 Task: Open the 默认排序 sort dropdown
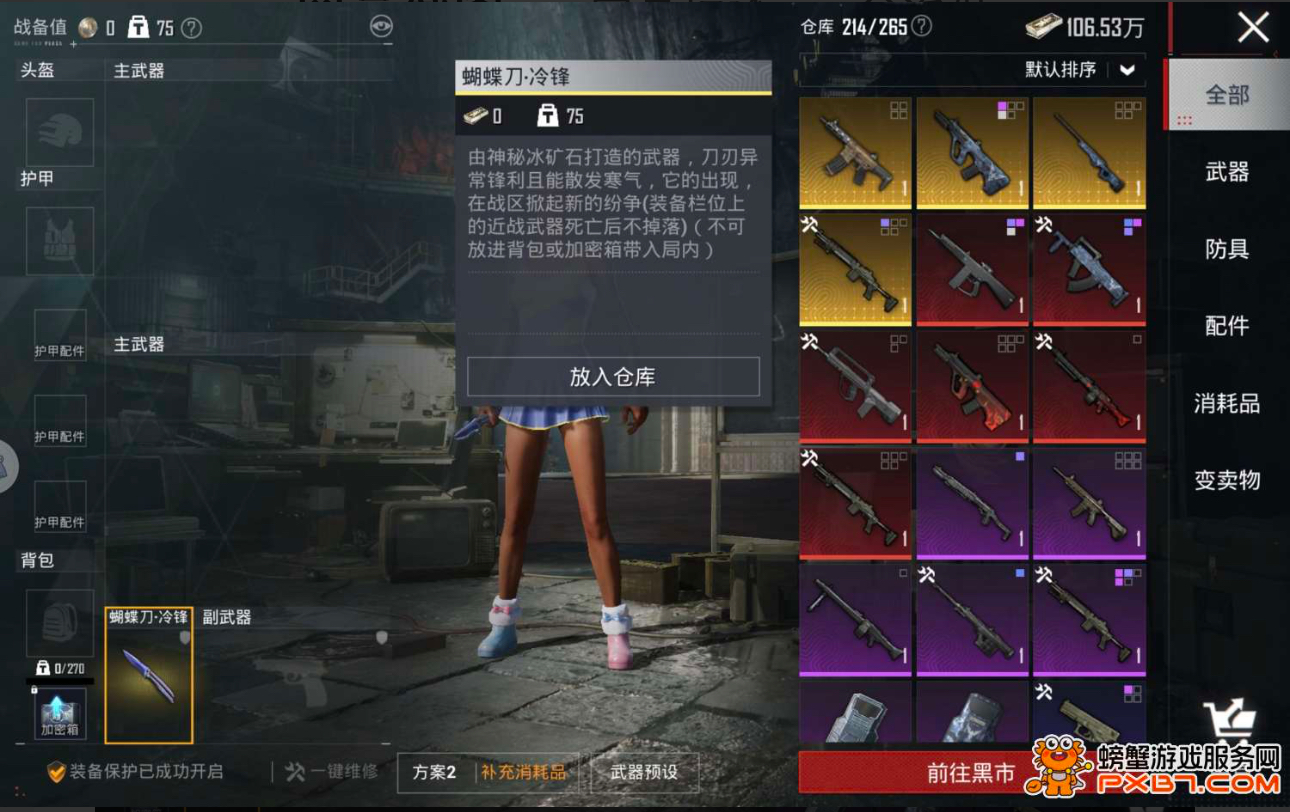(x=1081, y=70)
